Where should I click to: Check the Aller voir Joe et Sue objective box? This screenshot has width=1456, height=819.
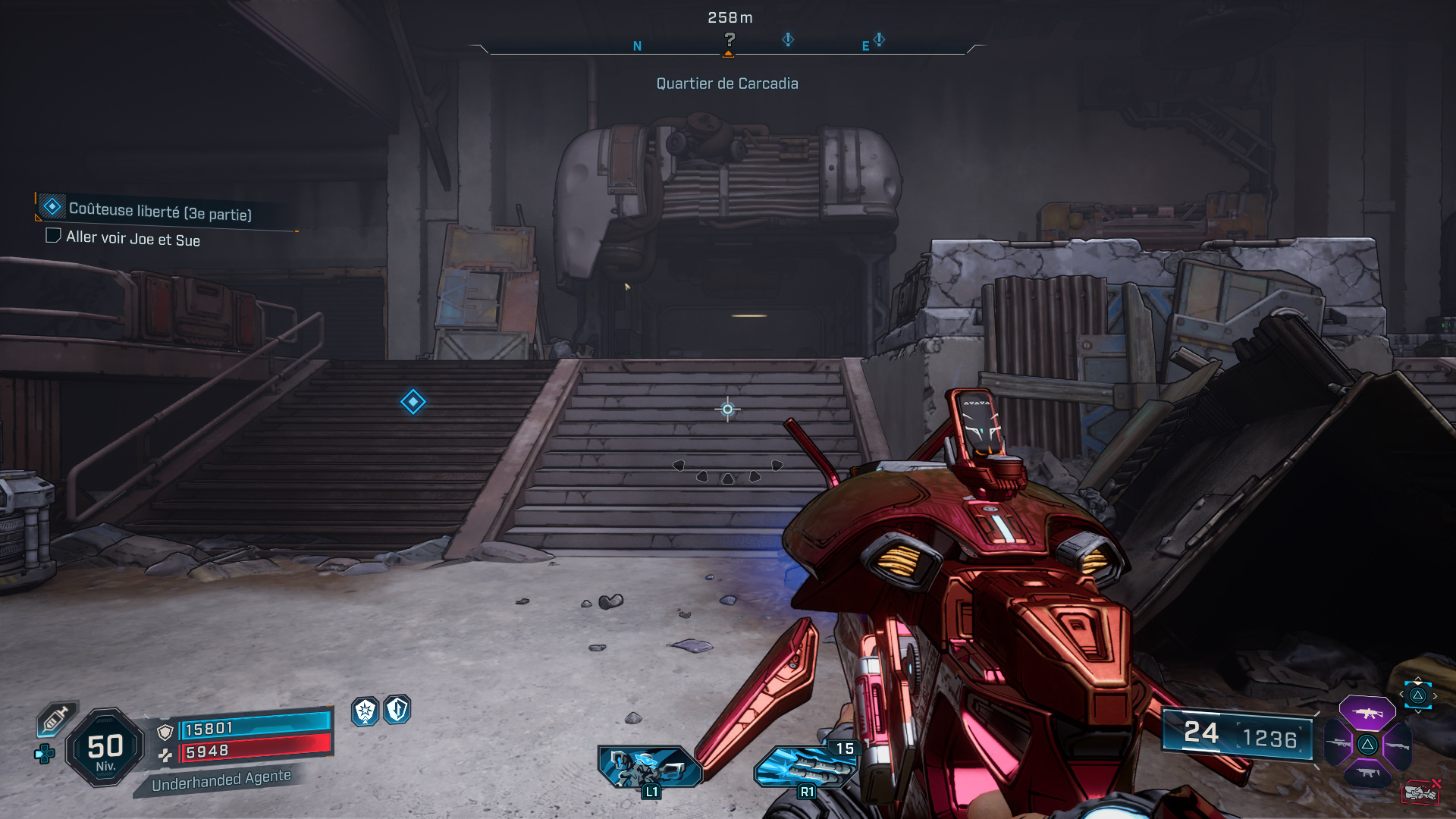pos(53,238)
